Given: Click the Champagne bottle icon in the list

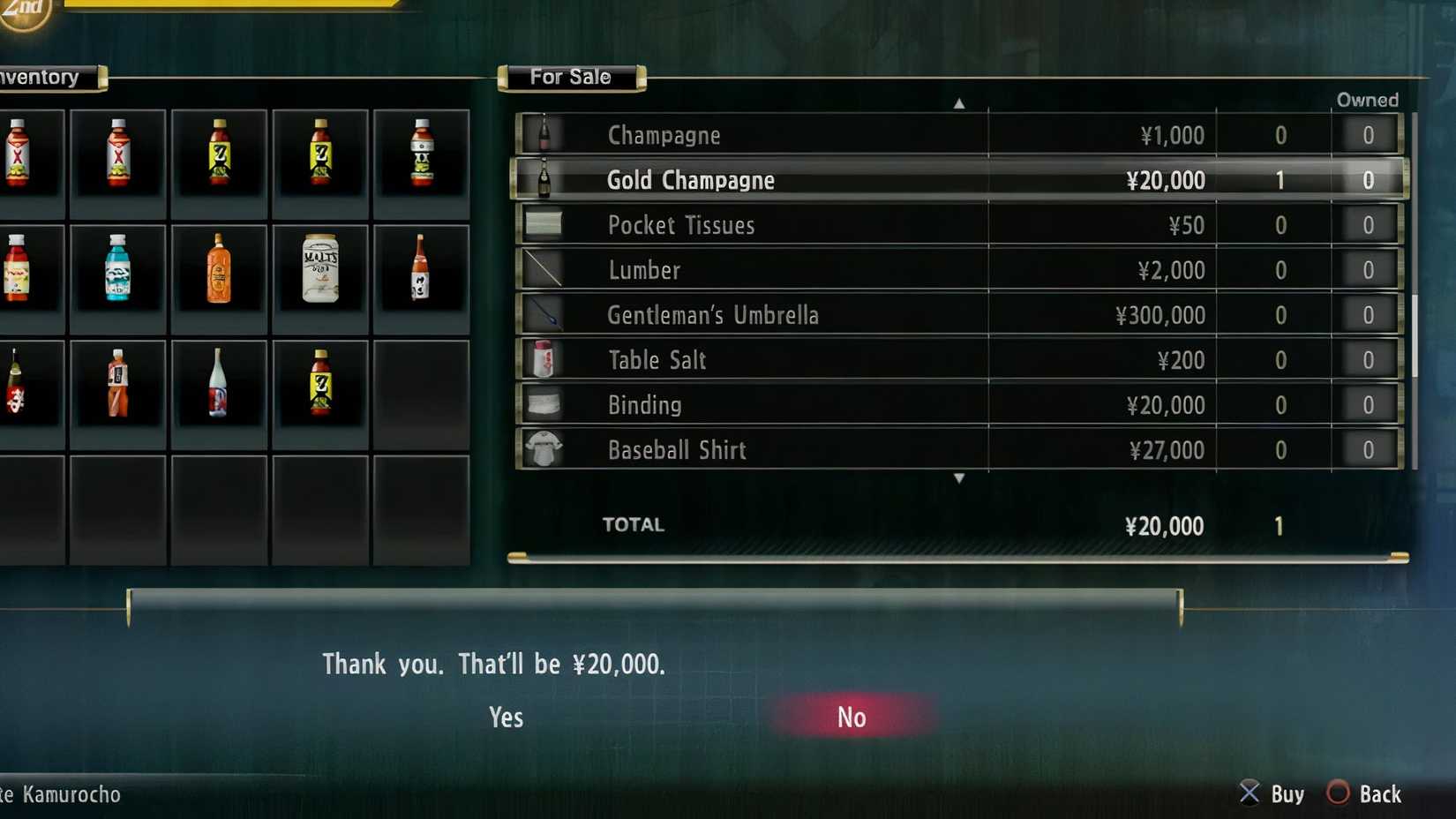Looking at the screenshot, I should tap(544, 132).
